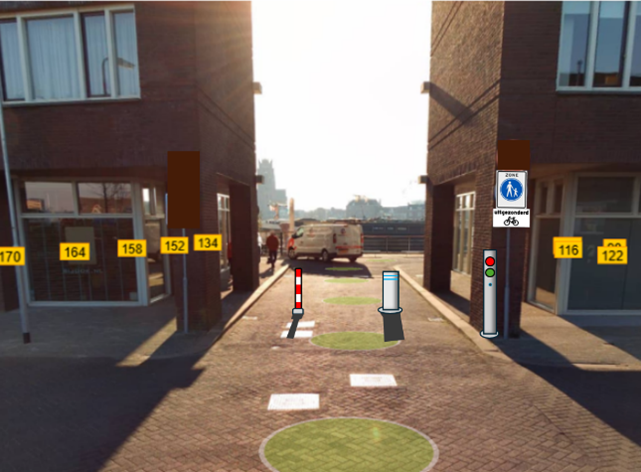641x472 pixels.
Task: Click the yellow 164 address marker
Action: pyautogui.click(x=74, y=252)
